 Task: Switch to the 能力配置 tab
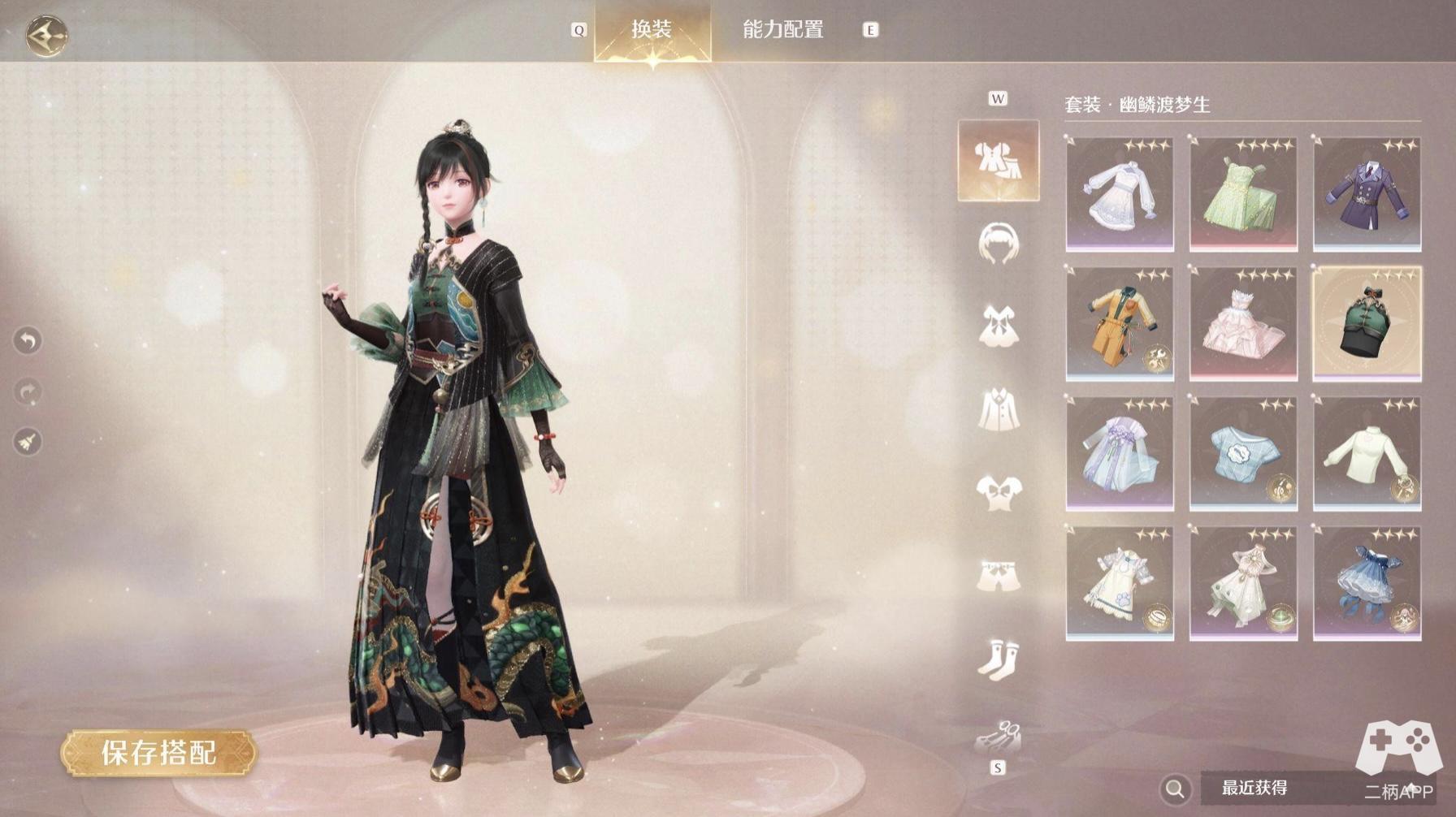782,30
